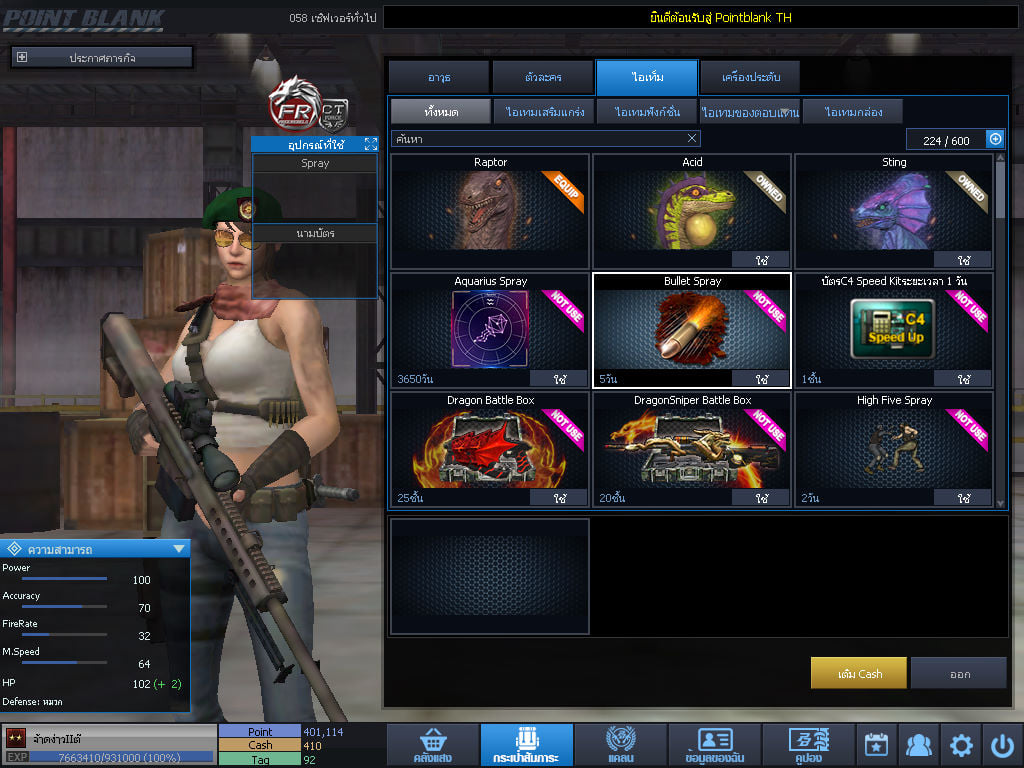Viewport: 1024px width, 768px height.
Task: Choose the Acid dinosaur item
Action: [x=692, y=212]
